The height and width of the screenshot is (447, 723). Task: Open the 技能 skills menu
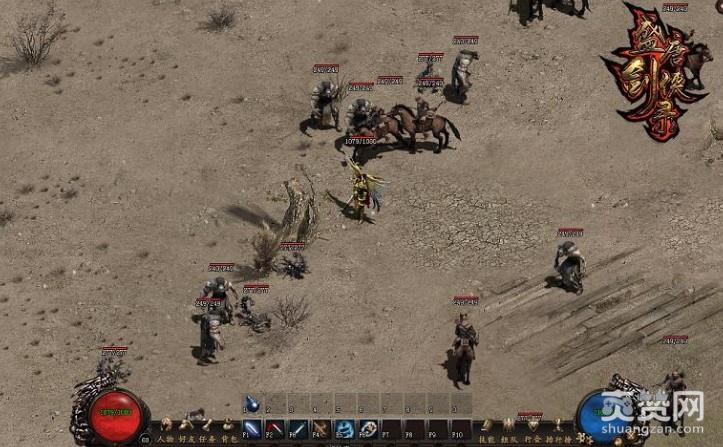tap(486, 437)
